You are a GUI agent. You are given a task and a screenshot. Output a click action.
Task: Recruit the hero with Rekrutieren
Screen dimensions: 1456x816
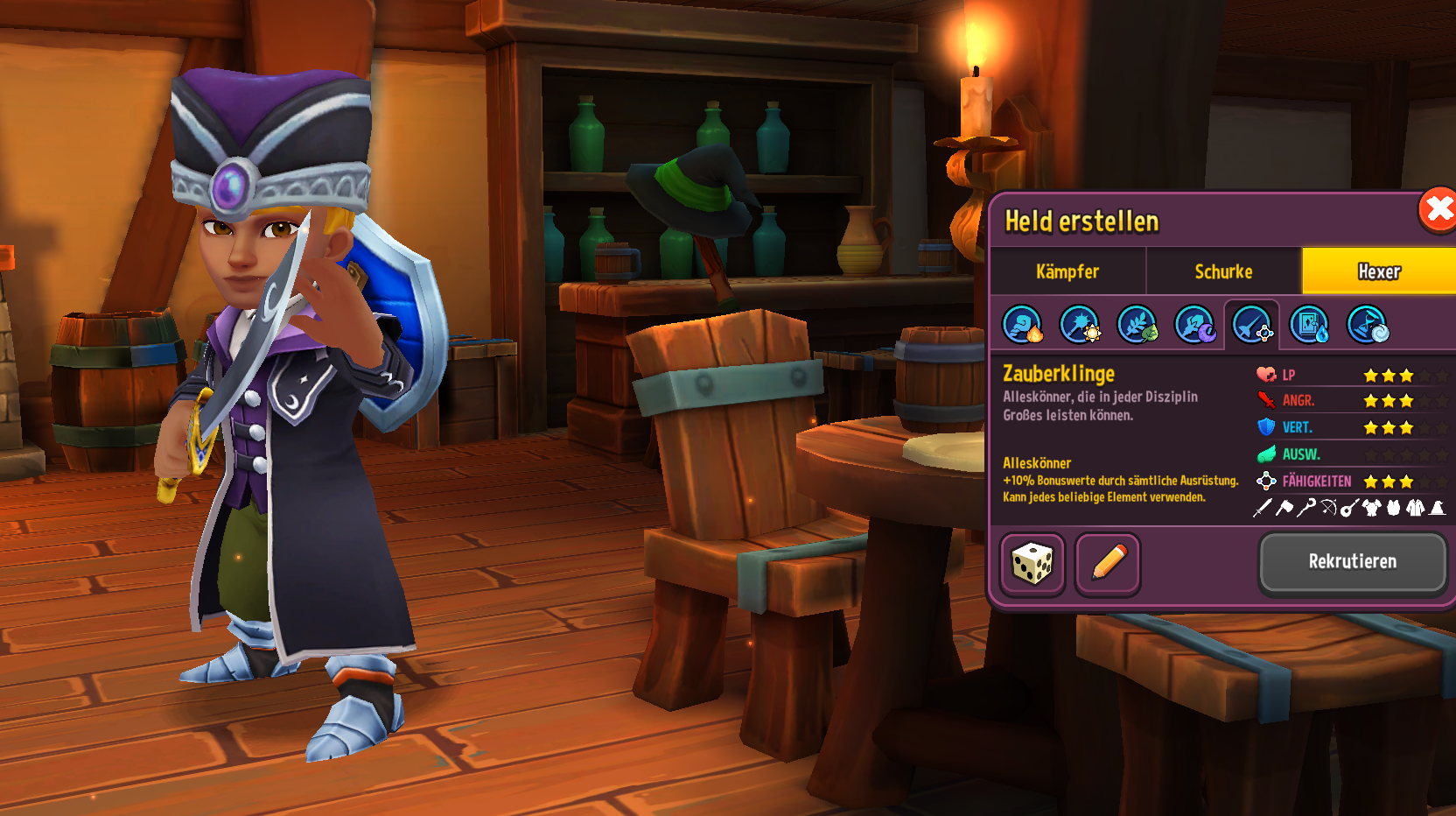click(x=1352, y=562)
